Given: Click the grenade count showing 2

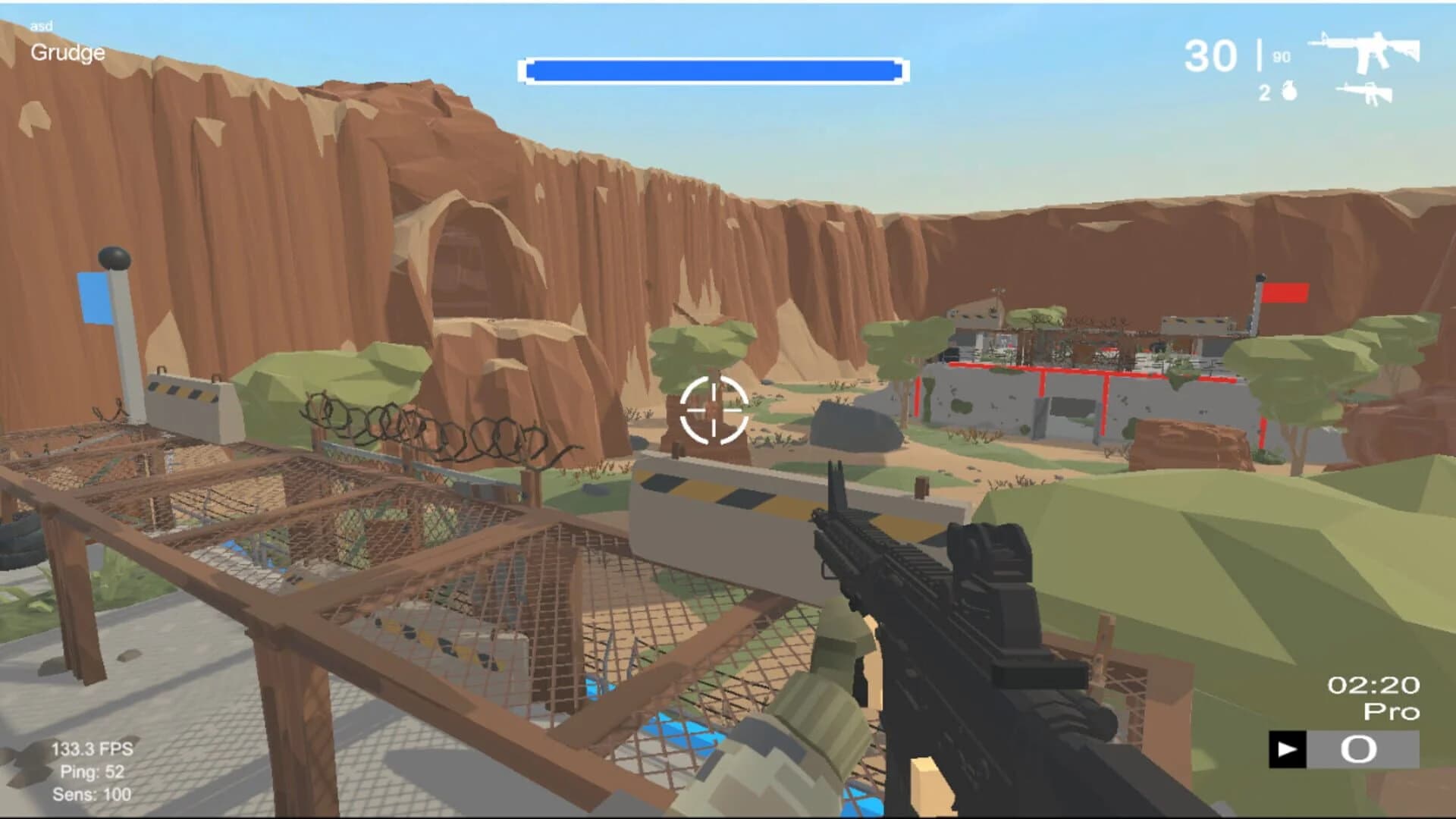Looking at the screenshot, I should click(x=1265, y=93).
